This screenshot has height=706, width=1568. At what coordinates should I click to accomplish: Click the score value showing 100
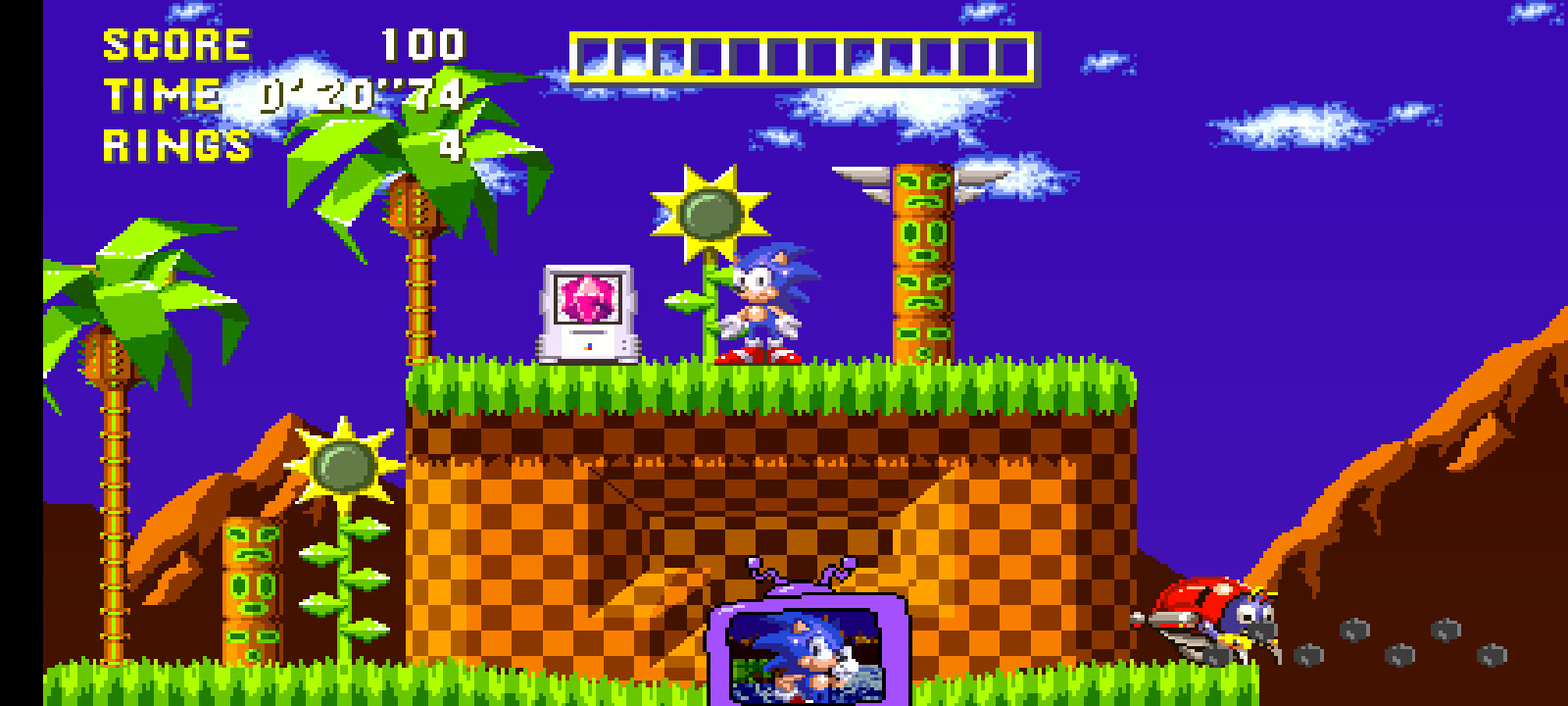point(419,44)
